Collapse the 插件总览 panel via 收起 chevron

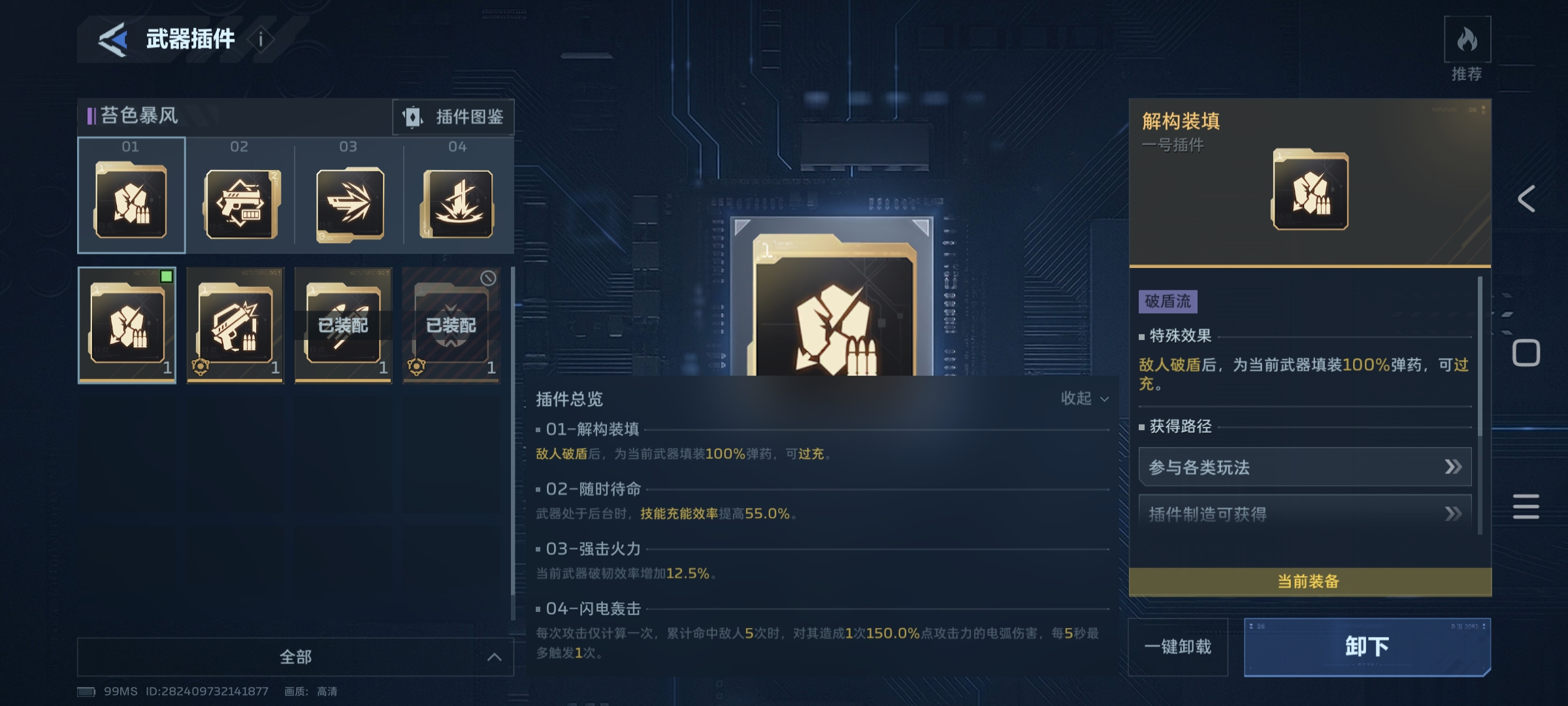pos(1084,398)
